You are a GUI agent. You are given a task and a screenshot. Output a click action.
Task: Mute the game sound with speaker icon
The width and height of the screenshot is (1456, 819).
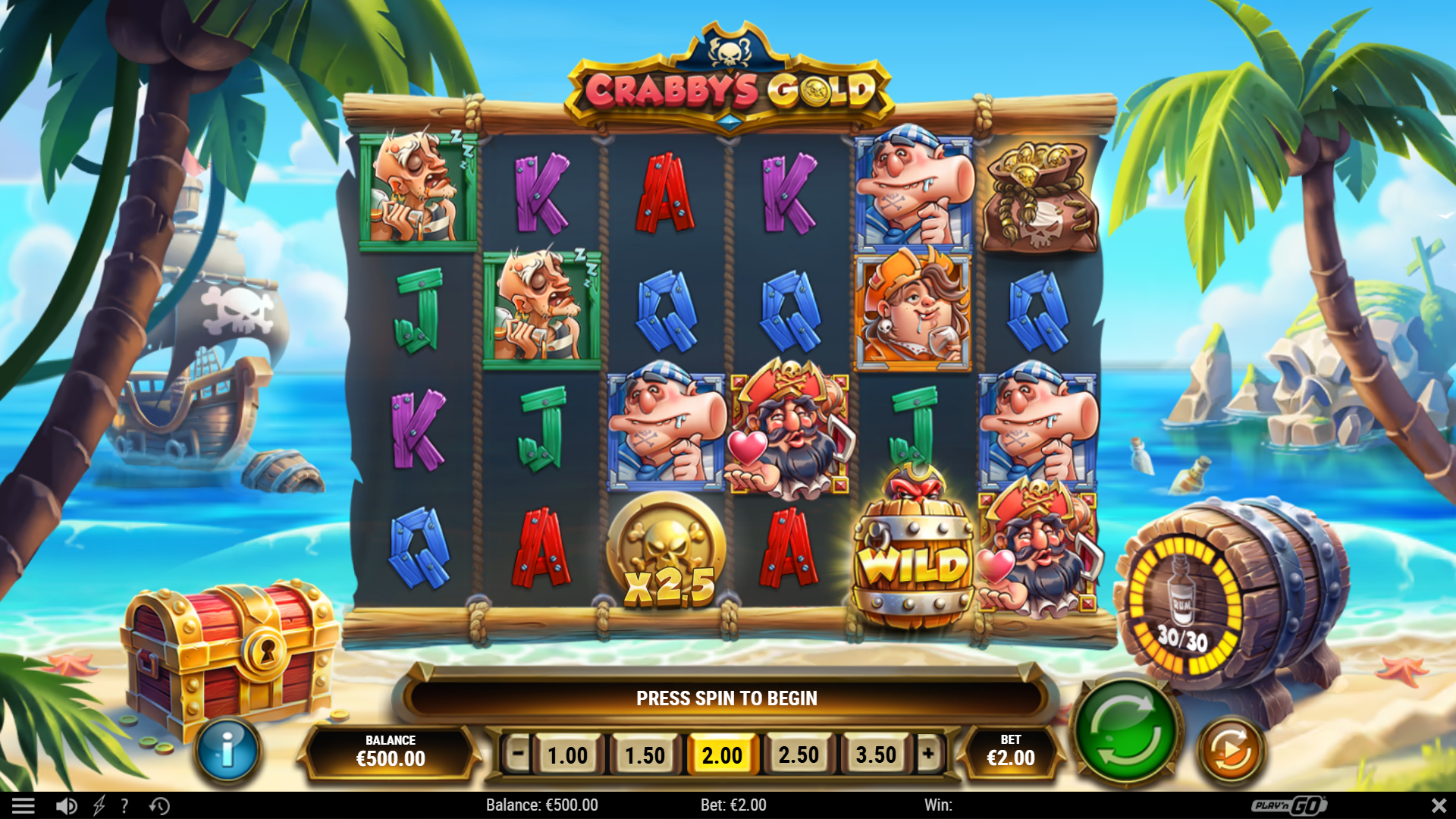[67, 805]
